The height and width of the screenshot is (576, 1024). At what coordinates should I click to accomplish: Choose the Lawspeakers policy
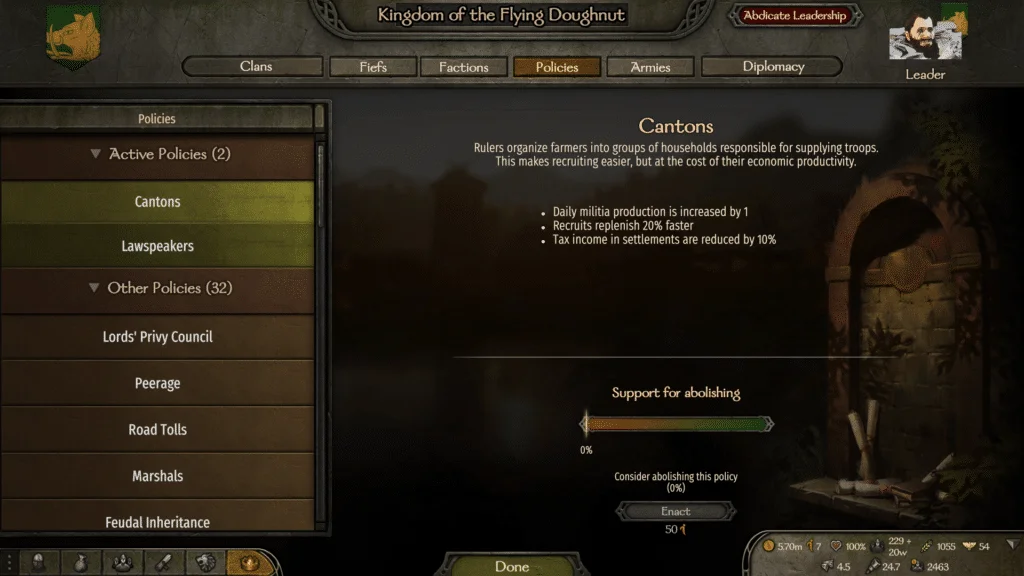(158, 246)
